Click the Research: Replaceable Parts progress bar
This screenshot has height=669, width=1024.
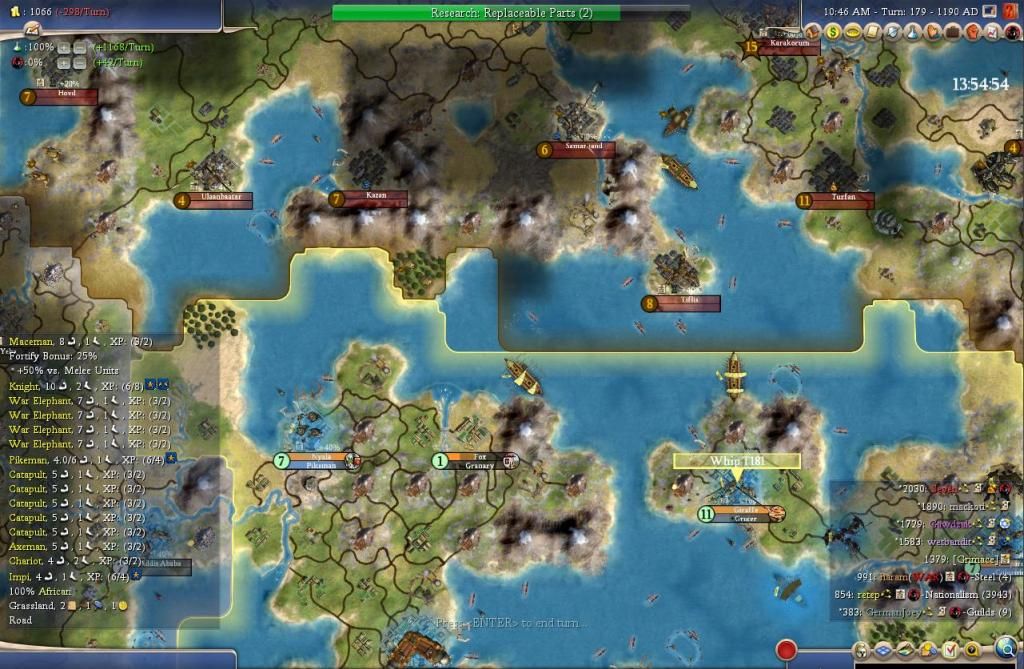475,13
